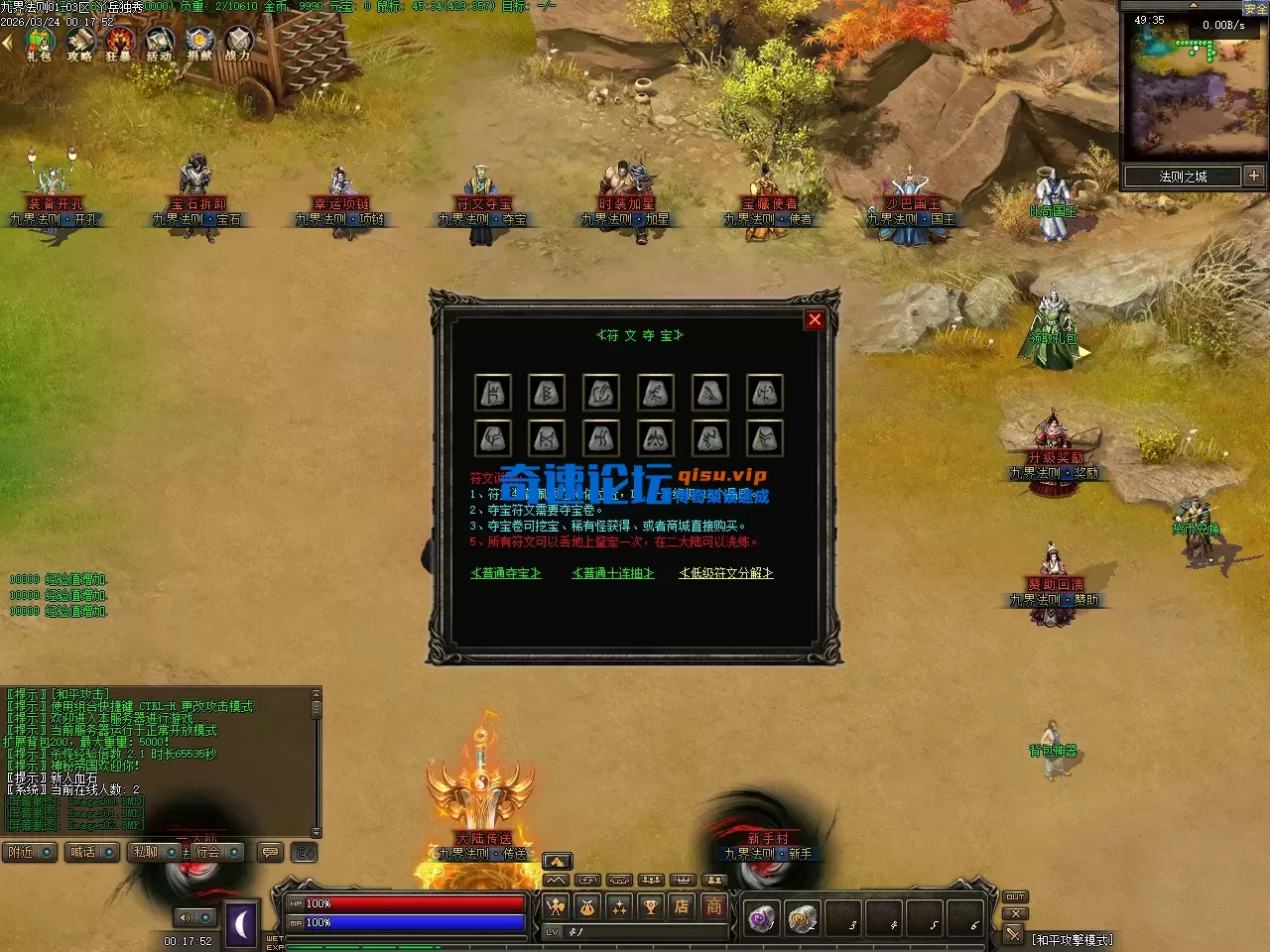The height and width of the screenshot is (952, 1270).
Task: Open the 活动 events icon
Action: click(159, 43)
